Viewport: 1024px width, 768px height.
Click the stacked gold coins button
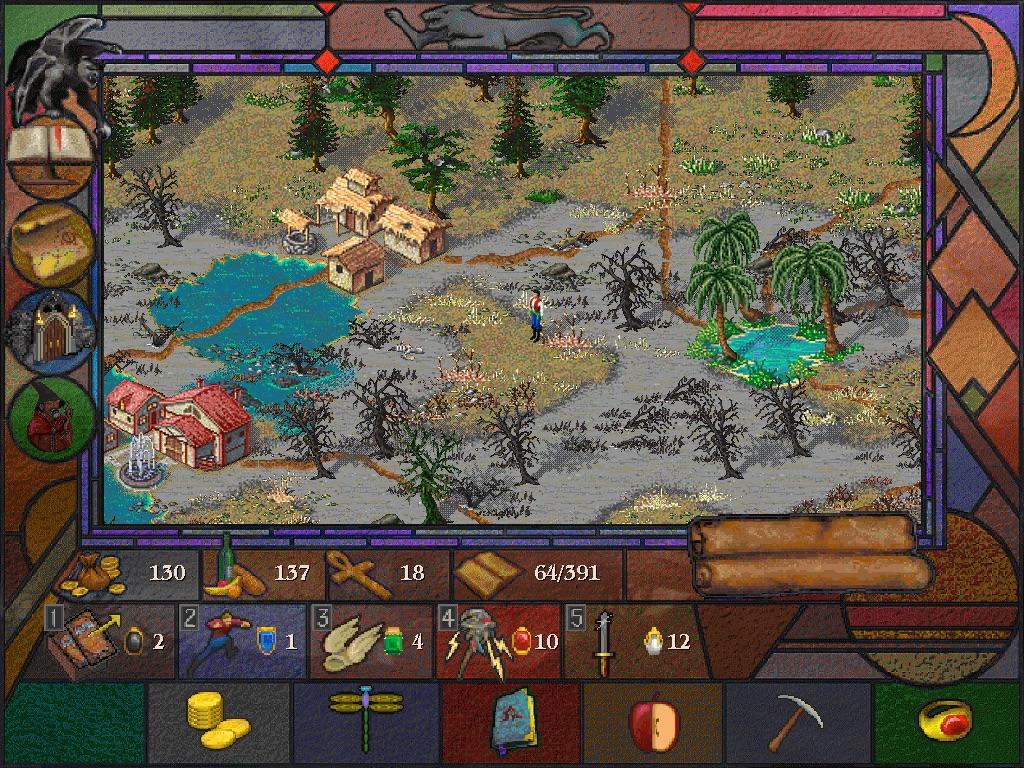coord(218,721)
